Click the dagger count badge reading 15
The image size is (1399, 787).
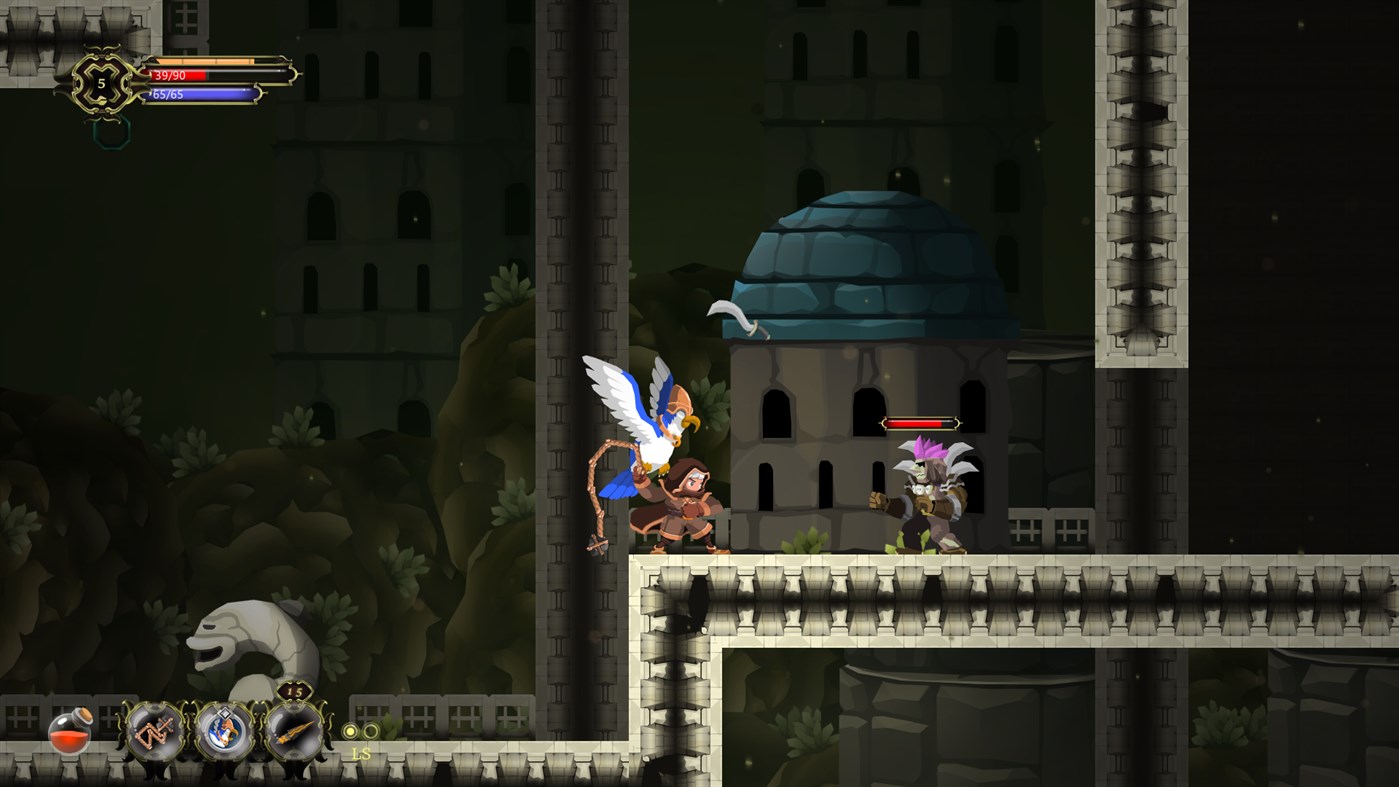pyautogui.click(x=293, y=692)
